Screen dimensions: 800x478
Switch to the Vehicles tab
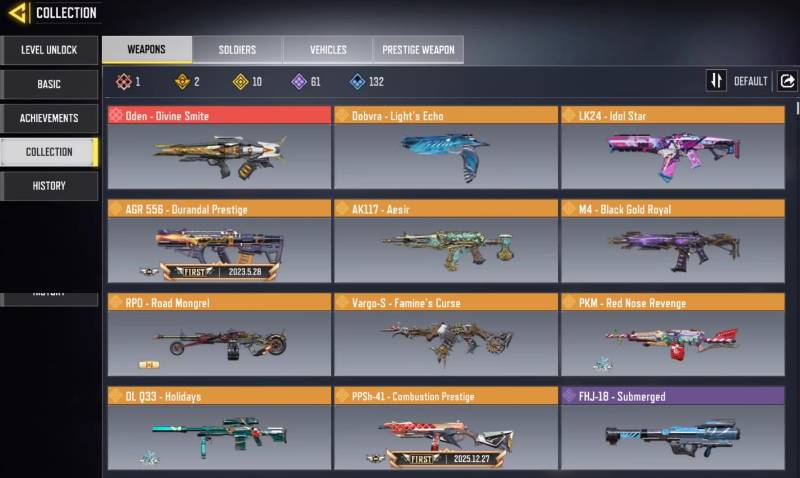click(x=328, y=50)
